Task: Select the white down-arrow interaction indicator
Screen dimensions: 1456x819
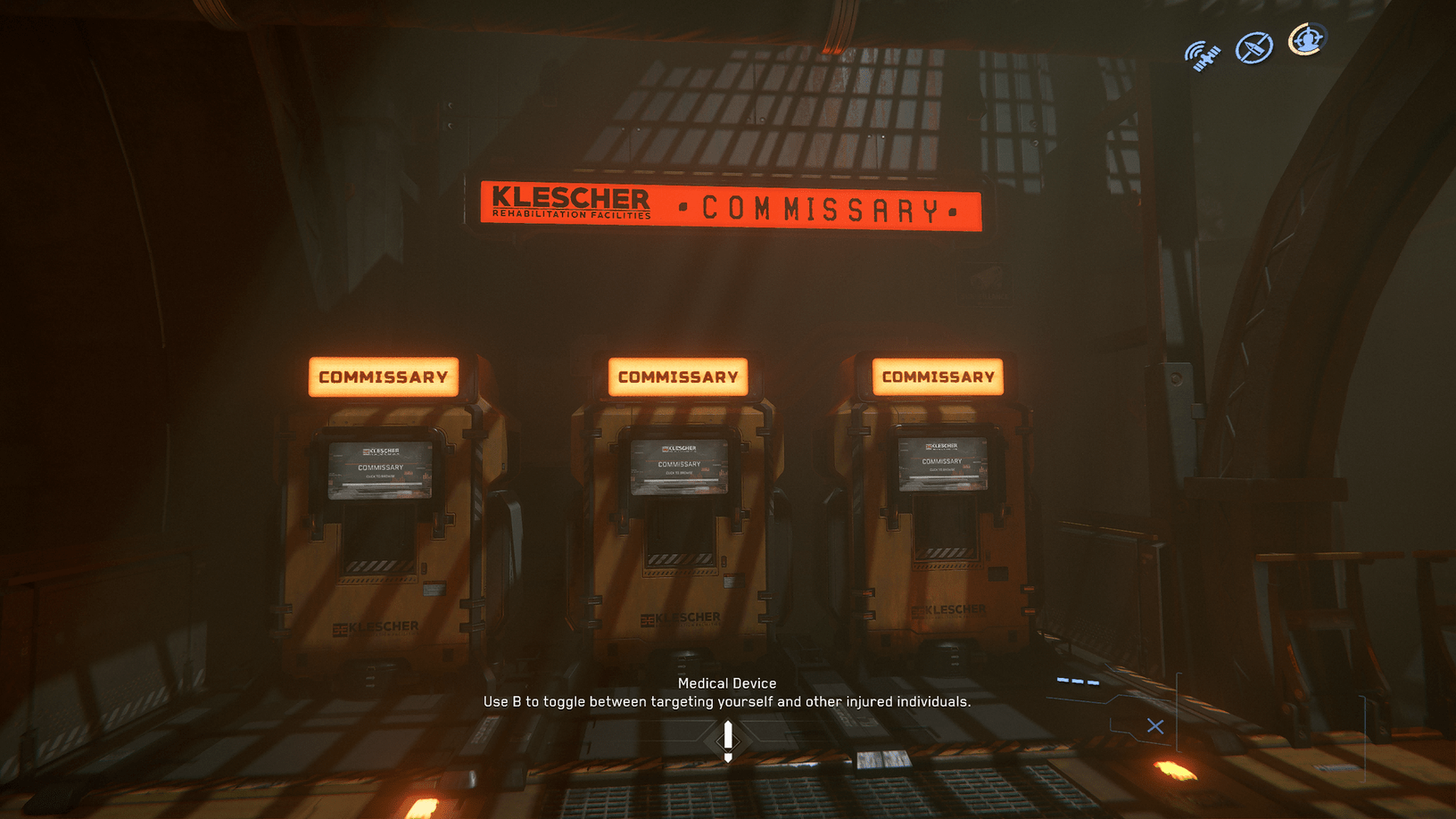Action: click(x=728, y=739)
